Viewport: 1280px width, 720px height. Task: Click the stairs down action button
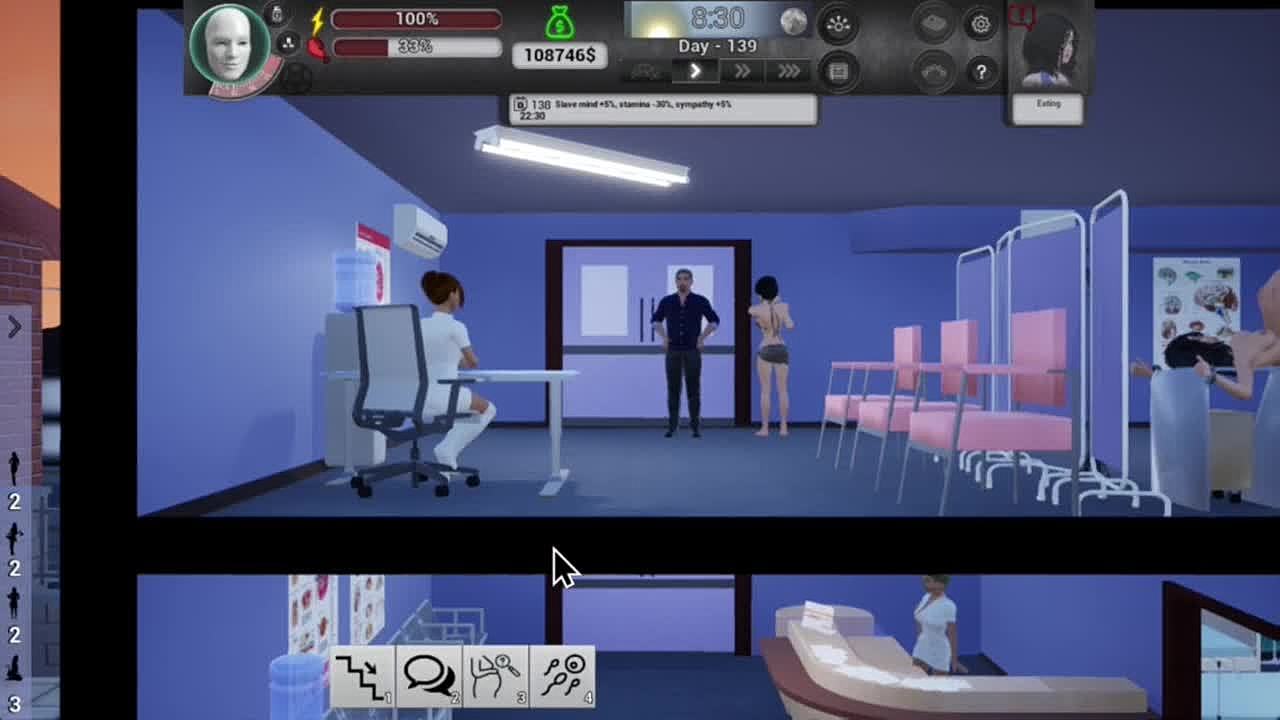362,676
